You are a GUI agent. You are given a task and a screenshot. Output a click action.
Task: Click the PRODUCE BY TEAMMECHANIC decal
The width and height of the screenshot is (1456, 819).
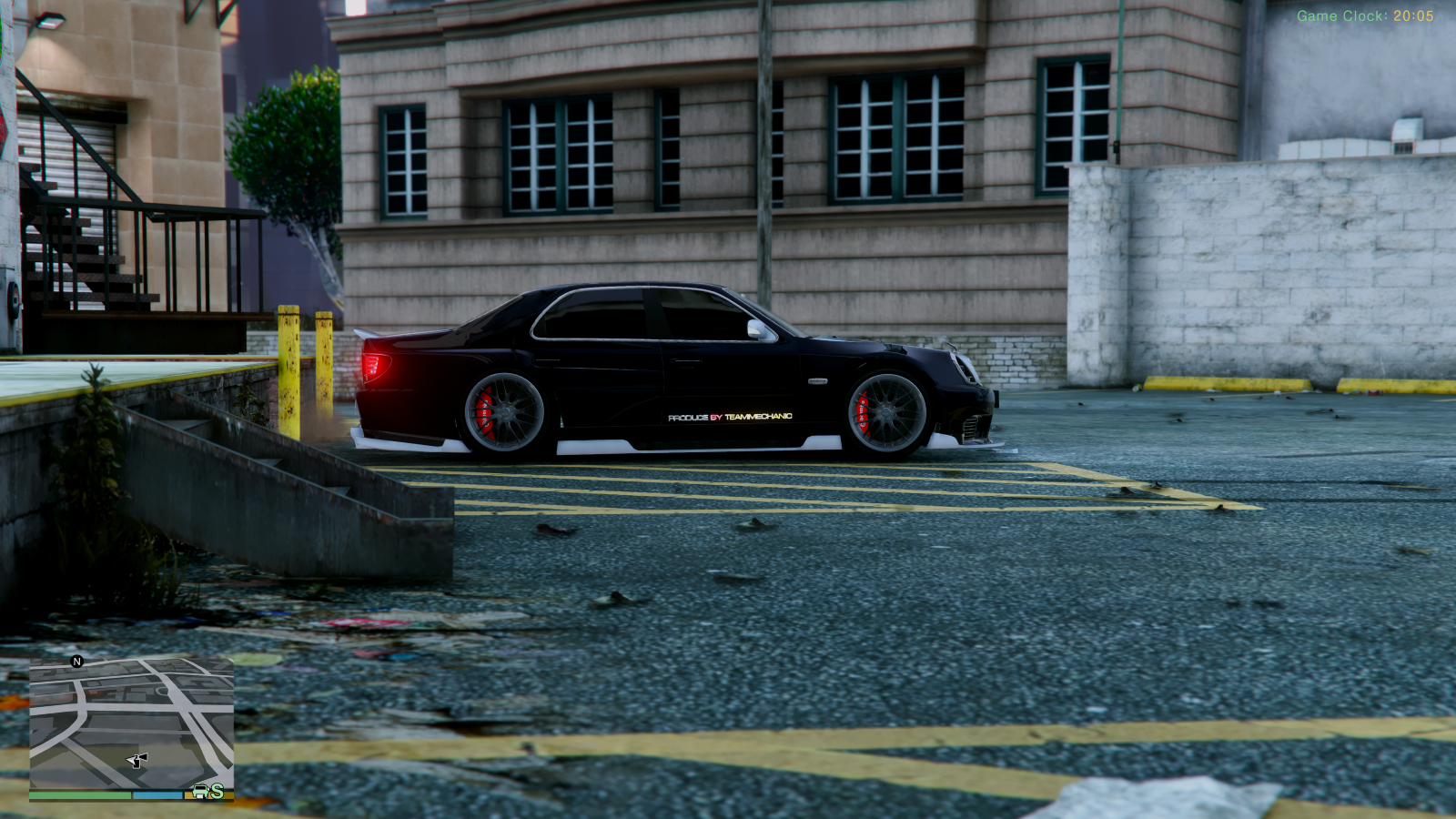(733, 418)
